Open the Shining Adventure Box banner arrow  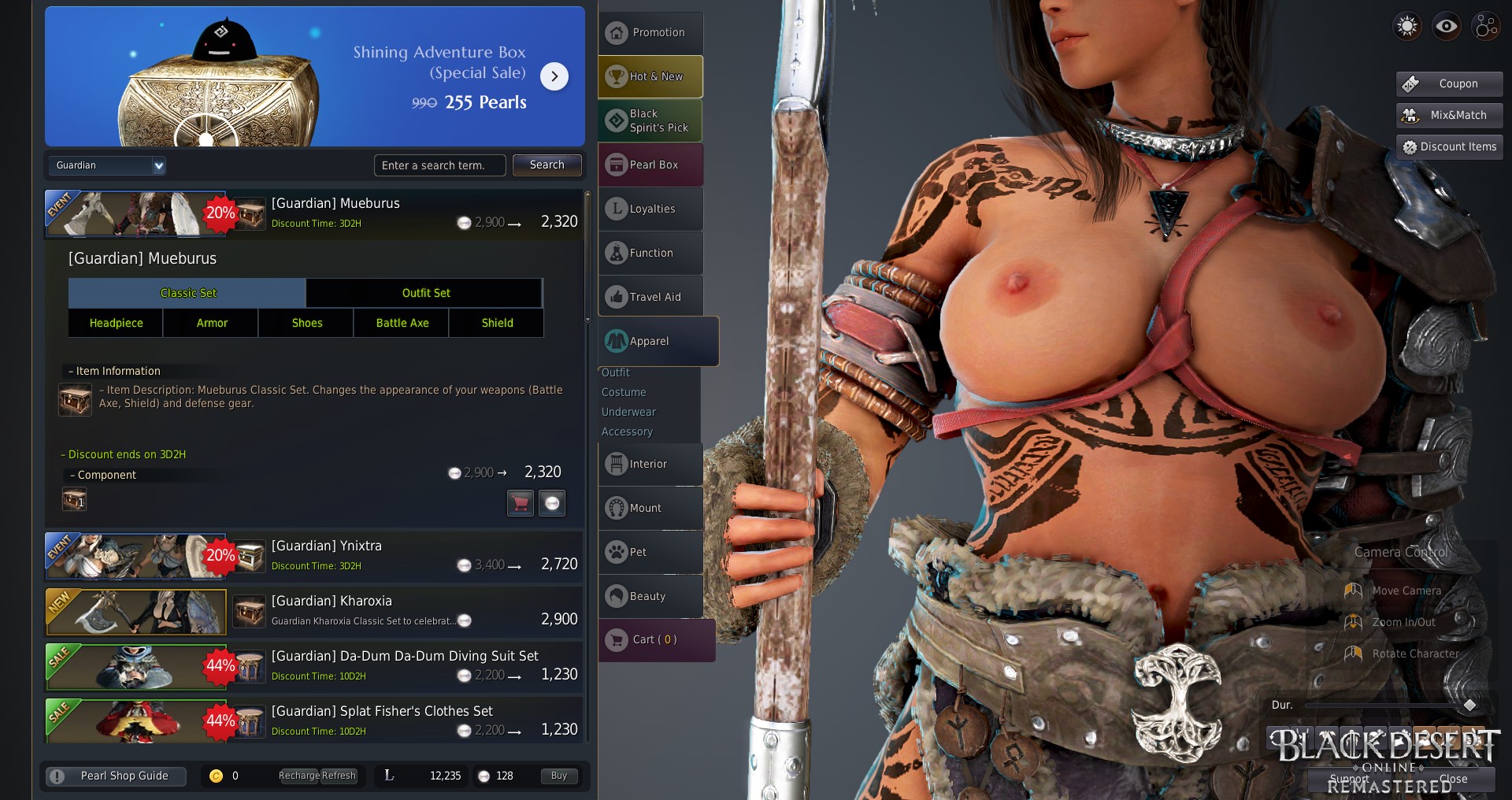tap(554, 76)
